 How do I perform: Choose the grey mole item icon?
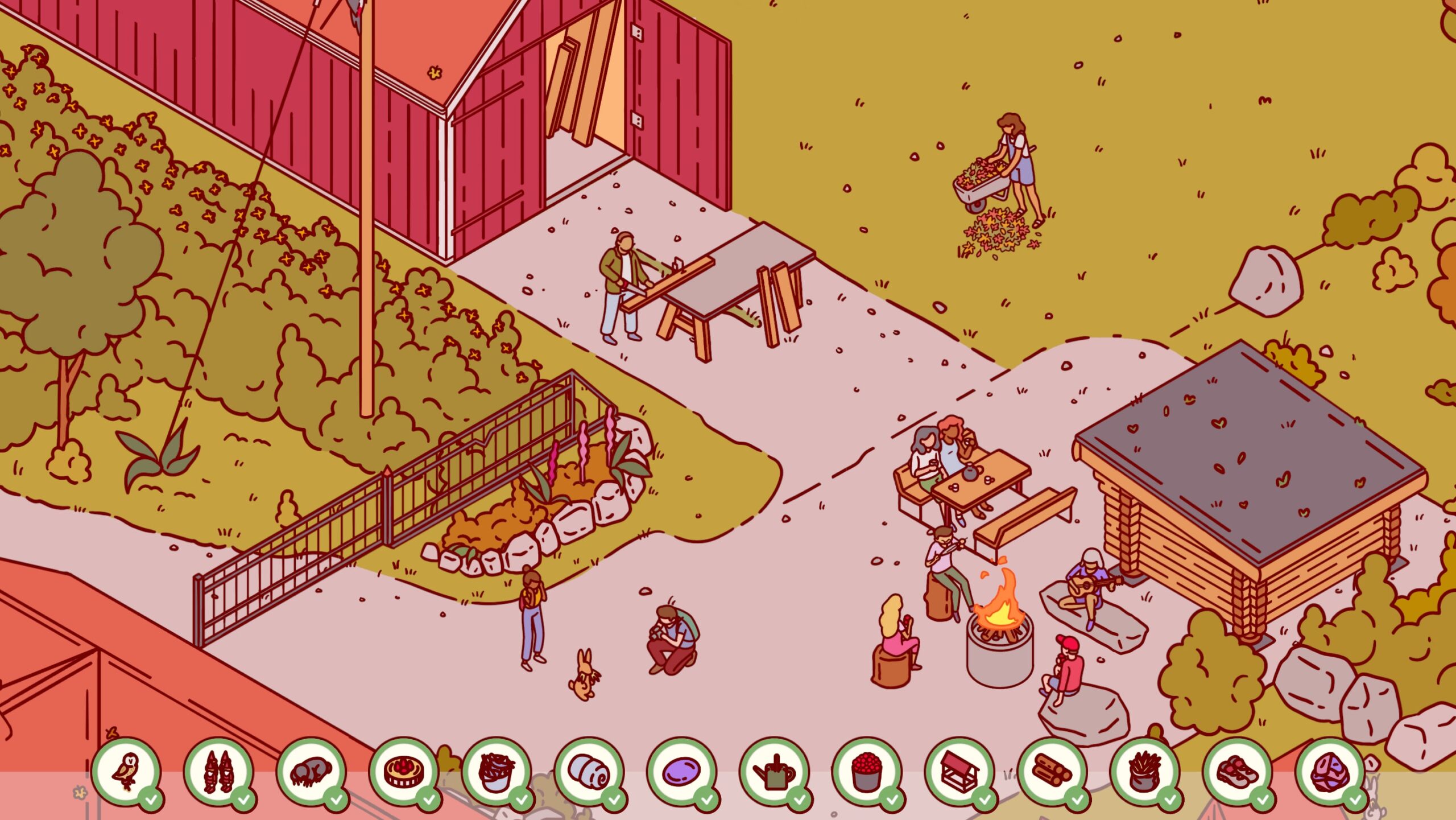(x=311, y=772)
